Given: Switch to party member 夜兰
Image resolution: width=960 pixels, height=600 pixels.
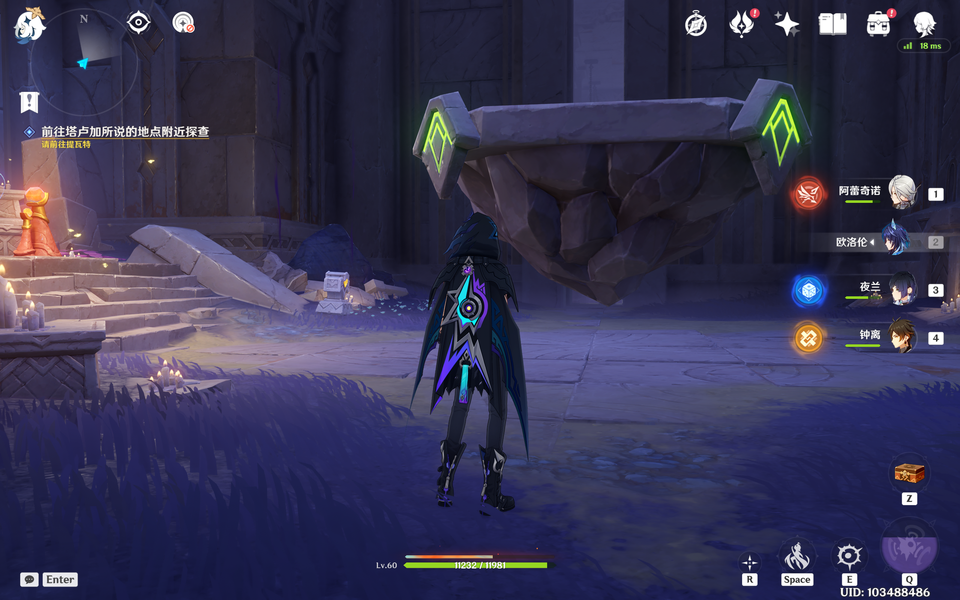Looking at the screenshot, I should coord(903,290).
